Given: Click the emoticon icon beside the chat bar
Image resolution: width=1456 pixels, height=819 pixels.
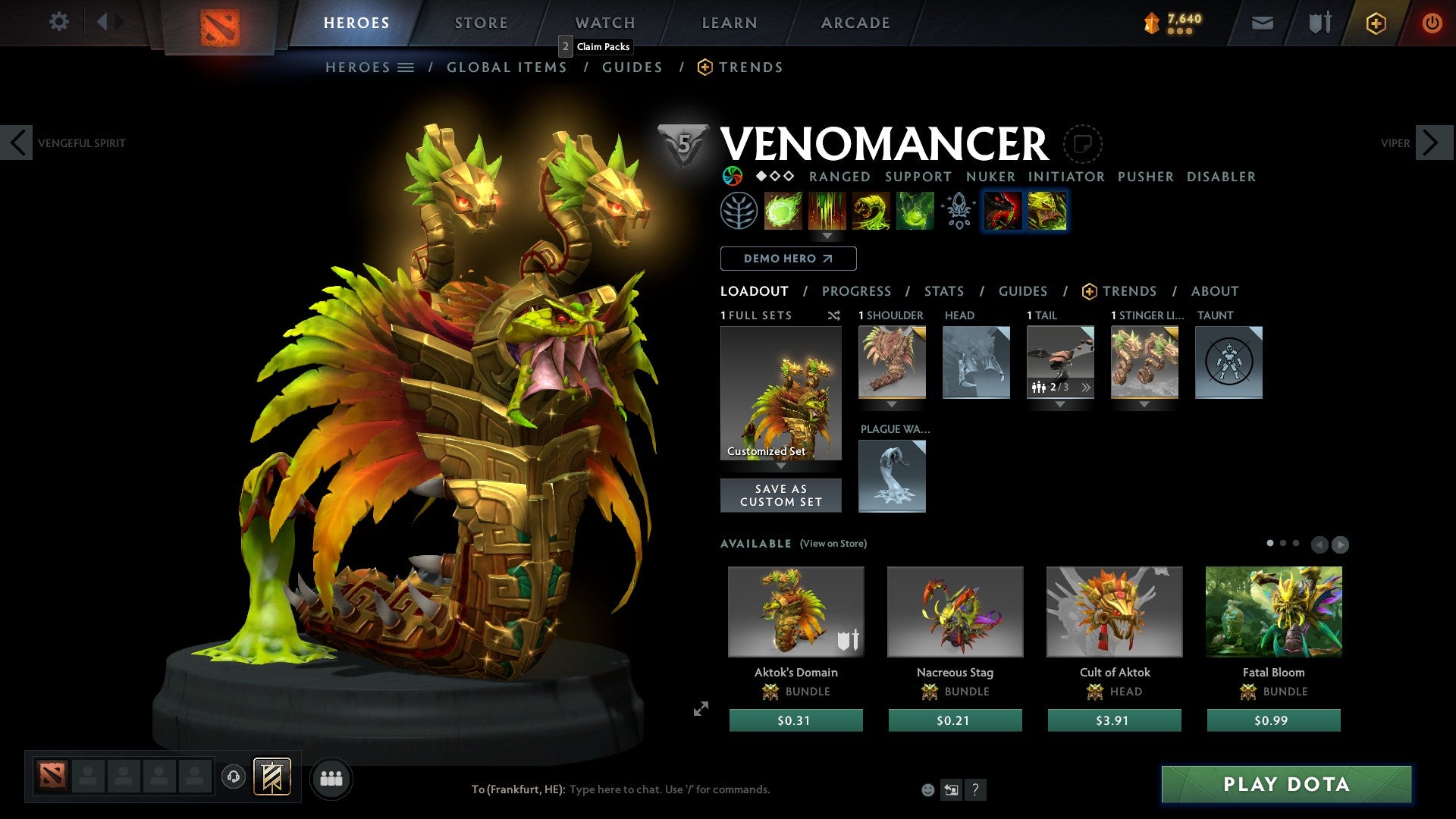Looking at the screenshot, I should click(927, 789).
